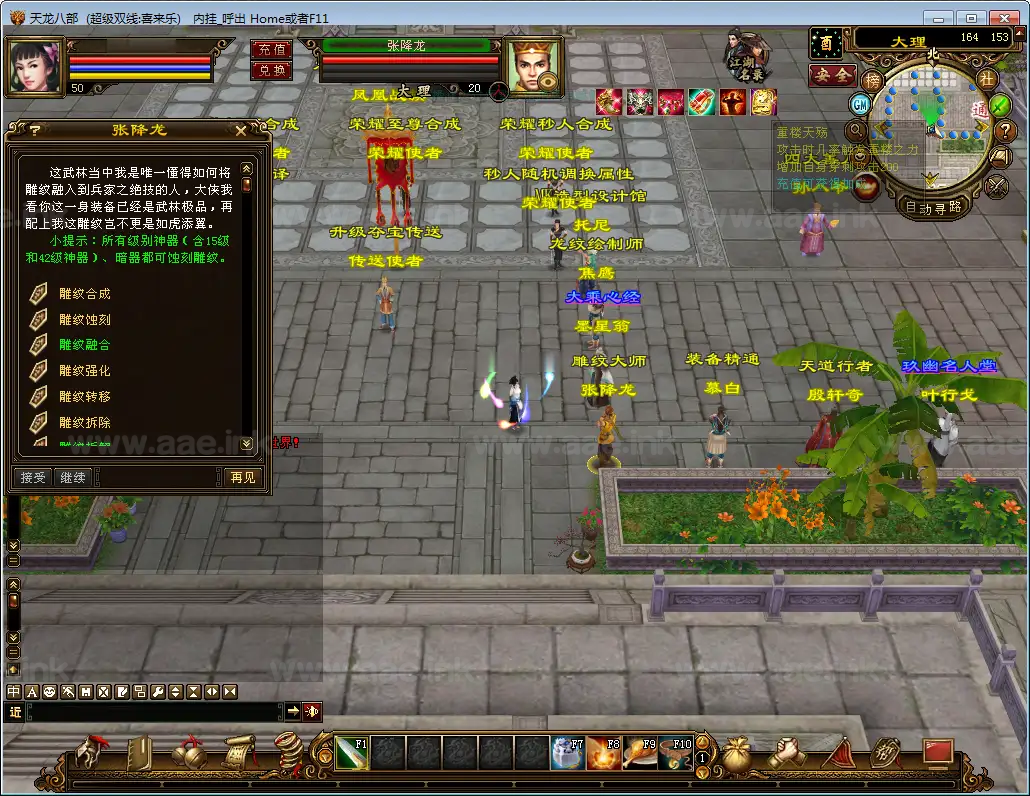Maximize the game window
The image size is (1030, 796).
tap(969, 17)
